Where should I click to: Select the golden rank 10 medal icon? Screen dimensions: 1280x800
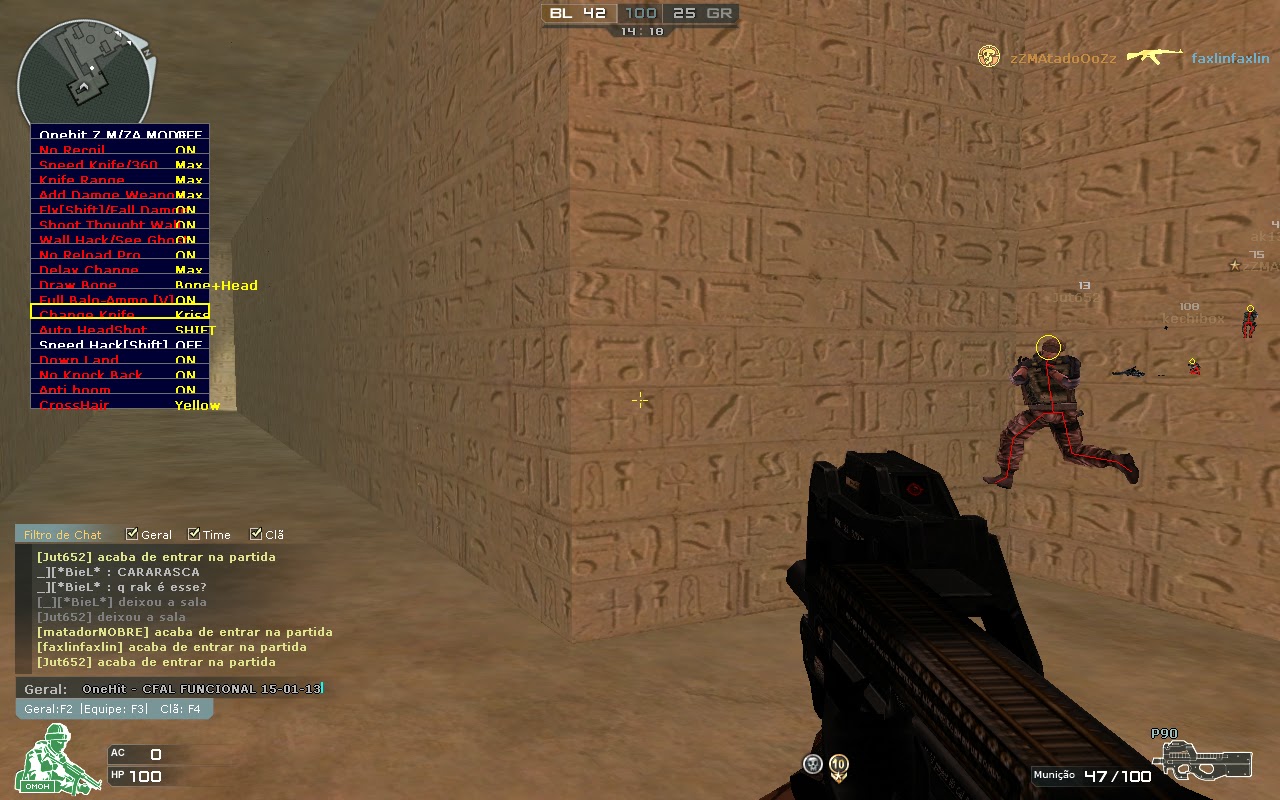pyautogui.click(x=840, y=763)
